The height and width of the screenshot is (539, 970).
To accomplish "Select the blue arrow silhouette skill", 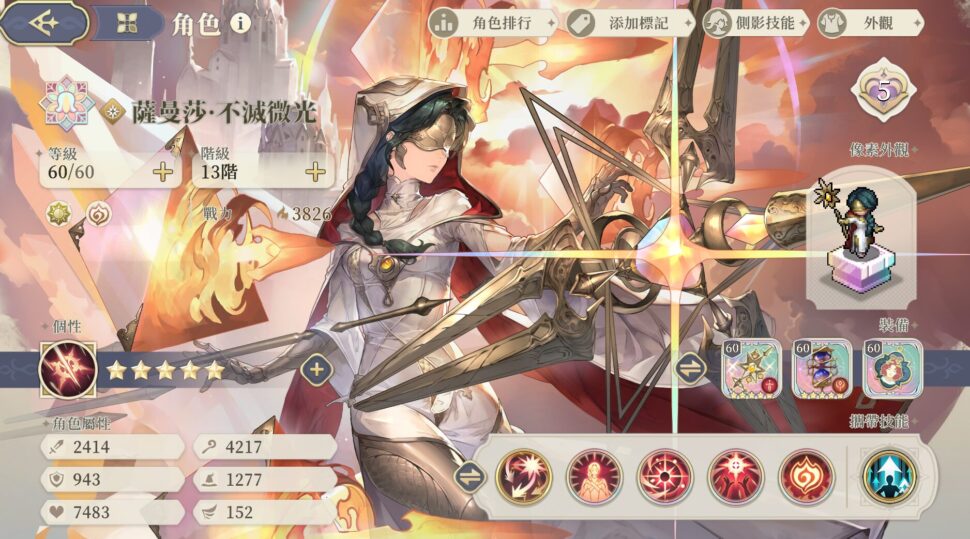I will tap(890, 475).
